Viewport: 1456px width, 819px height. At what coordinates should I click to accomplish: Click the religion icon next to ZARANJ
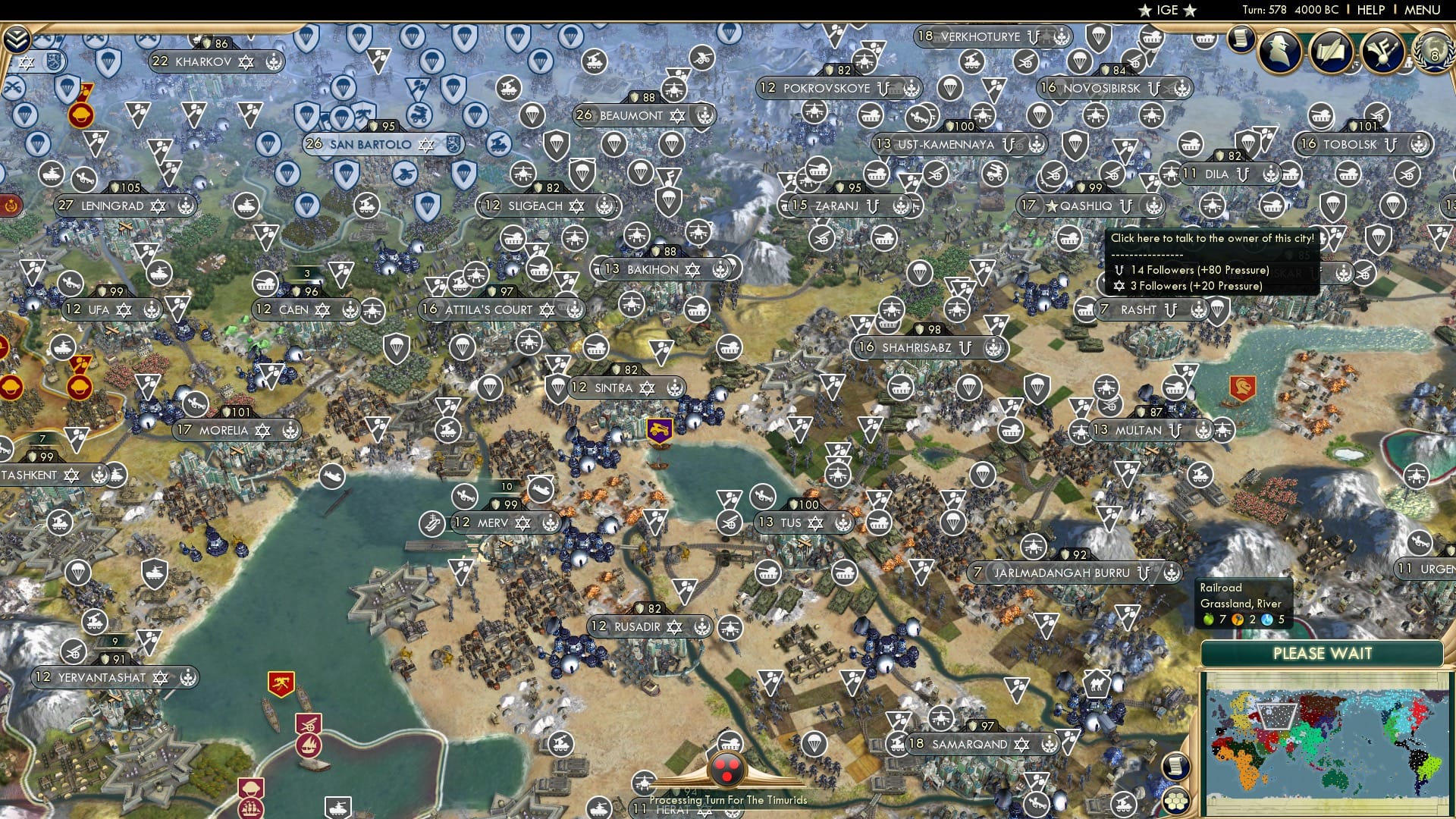pos(873,206)
